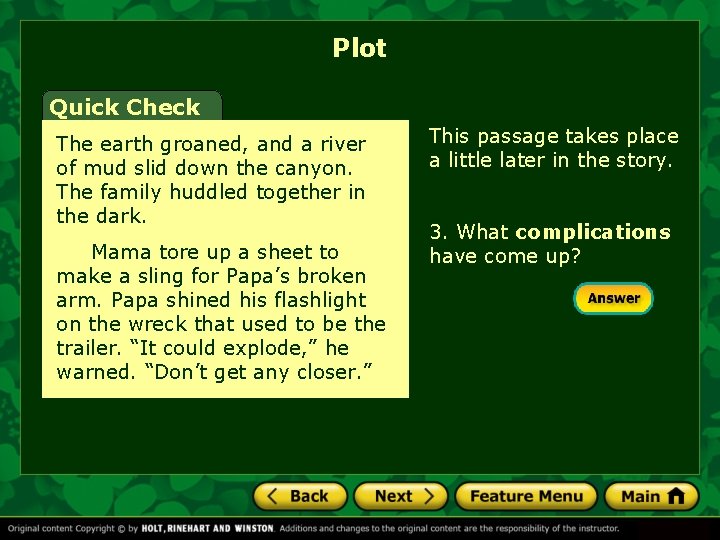Viewport: 720px width, 540px height.
Task: Reveal the Answer for question 3
Action: click(x=613, y=298)
